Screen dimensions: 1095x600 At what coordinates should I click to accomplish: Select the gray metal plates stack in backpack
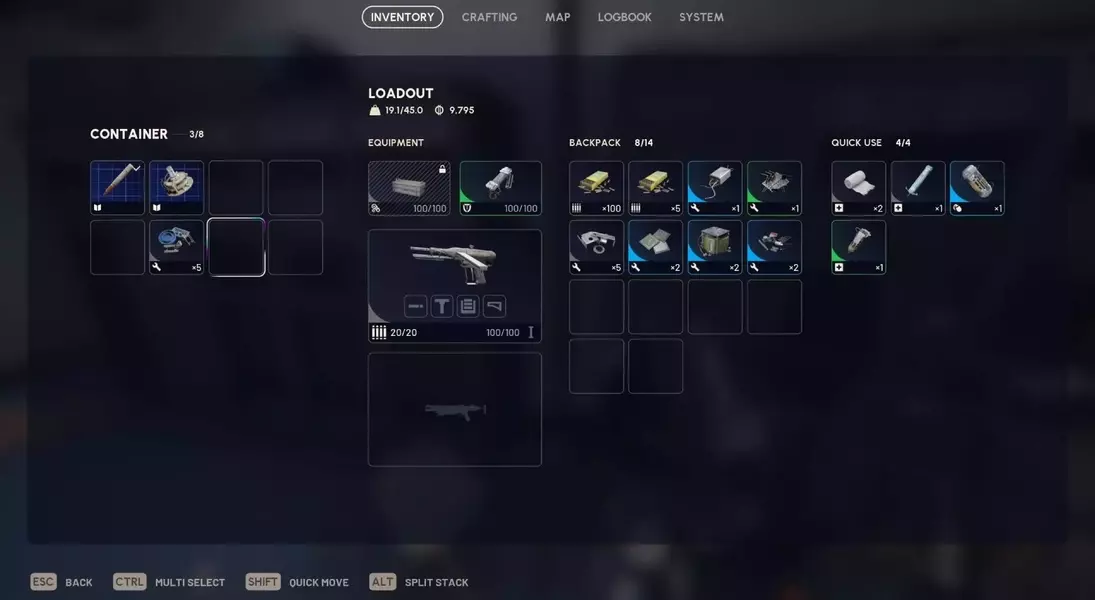(x=655, y=247)
